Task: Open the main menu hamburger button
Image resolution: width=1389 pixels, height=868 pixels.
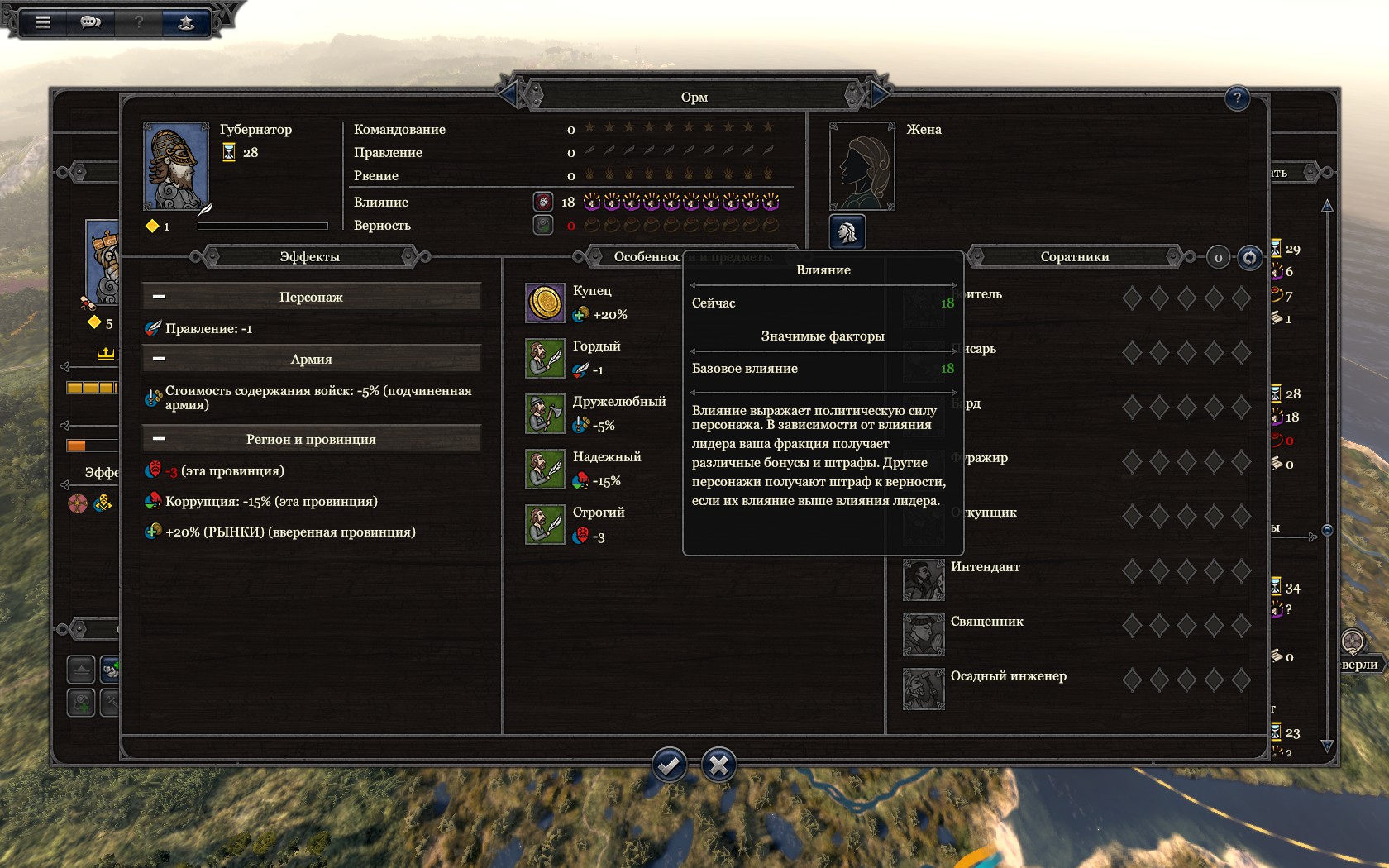Action: pyautogui.click(x=43, y=22)
